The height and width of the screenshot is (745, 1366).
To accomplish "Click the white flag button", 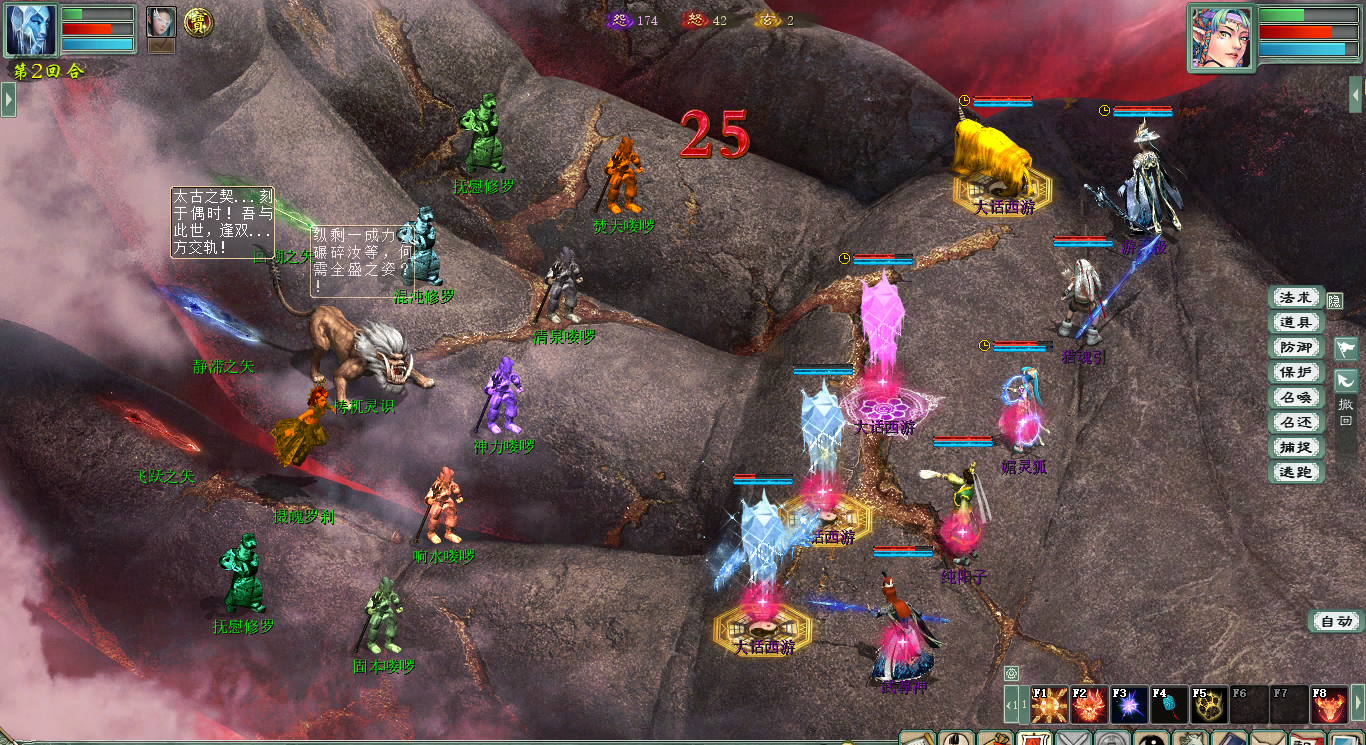I will pyautogui.click(x=1346, y=349).
